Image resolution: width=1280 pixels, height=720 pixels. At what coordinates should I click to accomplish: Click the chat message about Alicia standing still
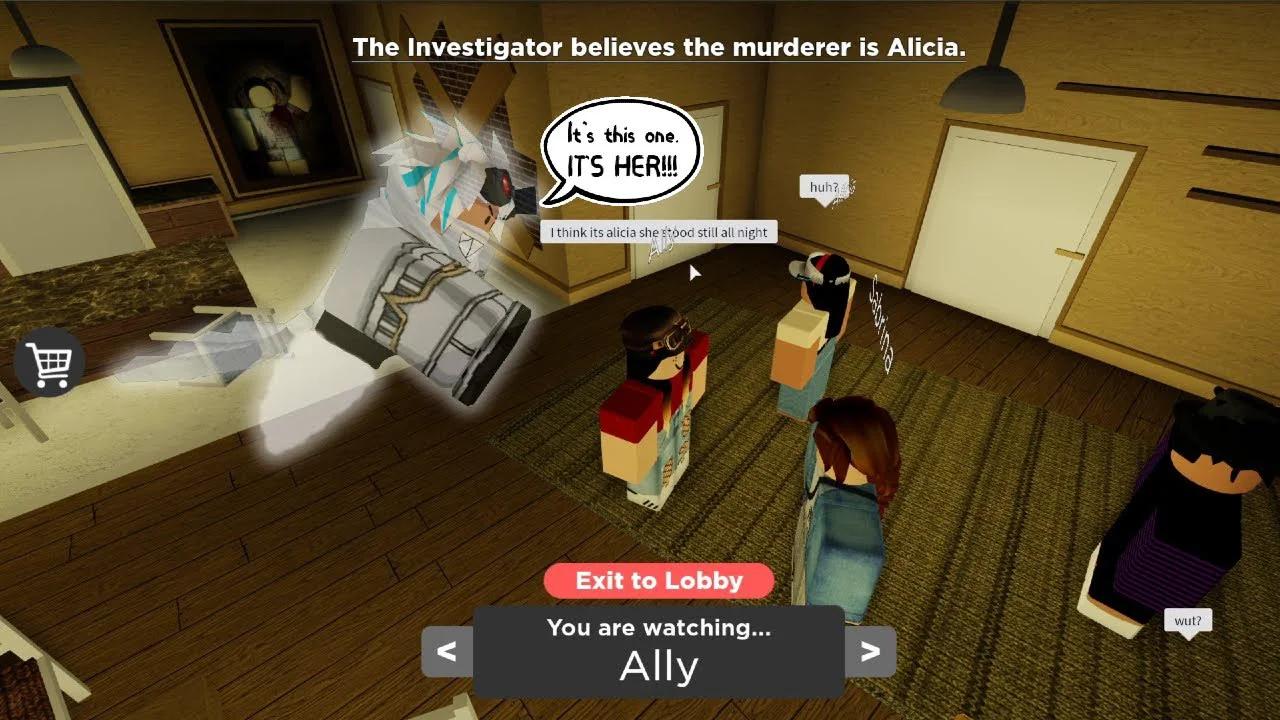click(657, 232)
